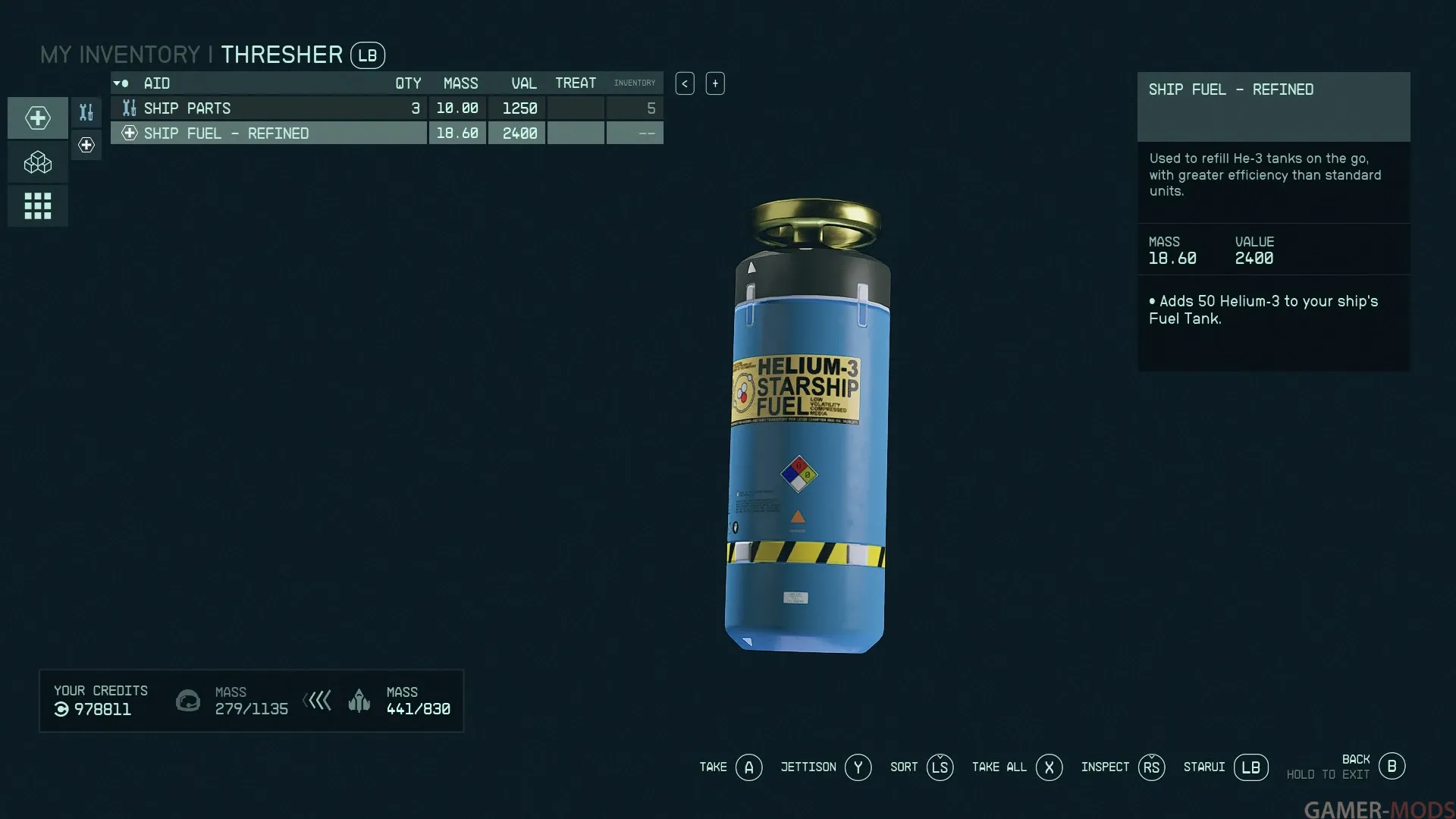Sort the list by the QTY column
This screenshot has width=1456, height=819.
[x=407, y=83]
